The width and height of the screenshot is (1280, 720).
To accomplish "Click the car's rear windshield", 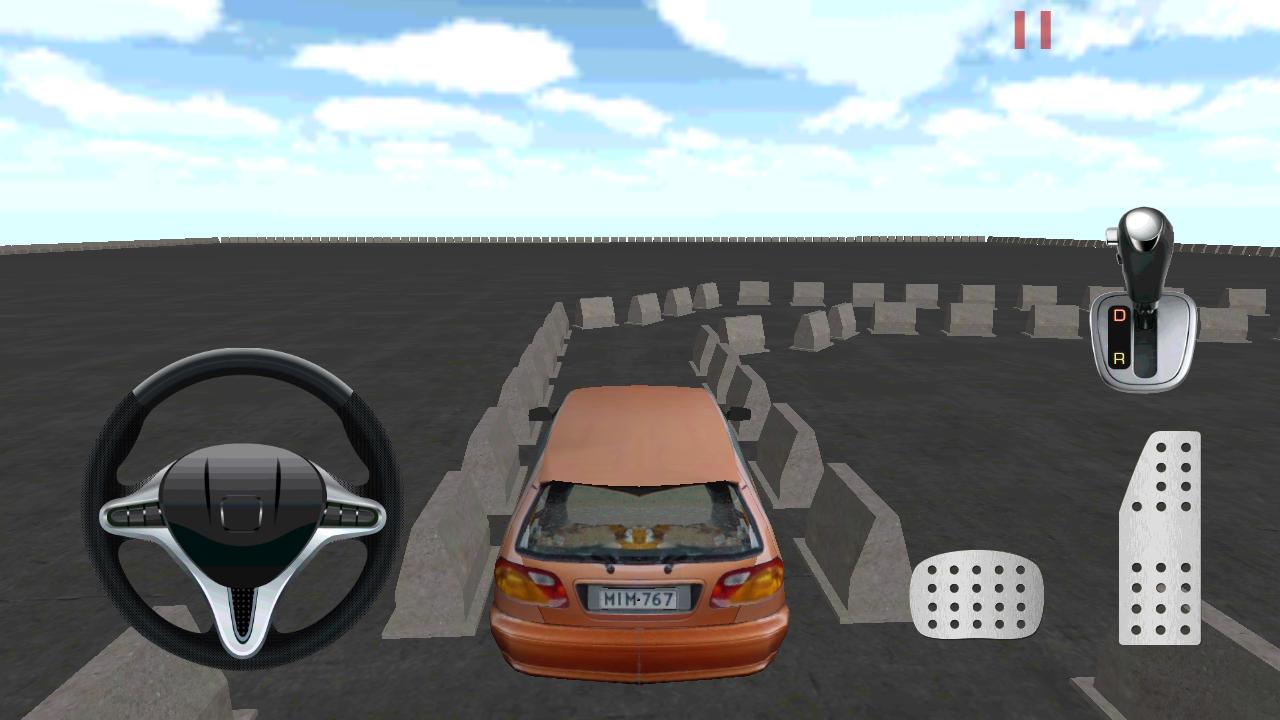I will click(640, 520).
